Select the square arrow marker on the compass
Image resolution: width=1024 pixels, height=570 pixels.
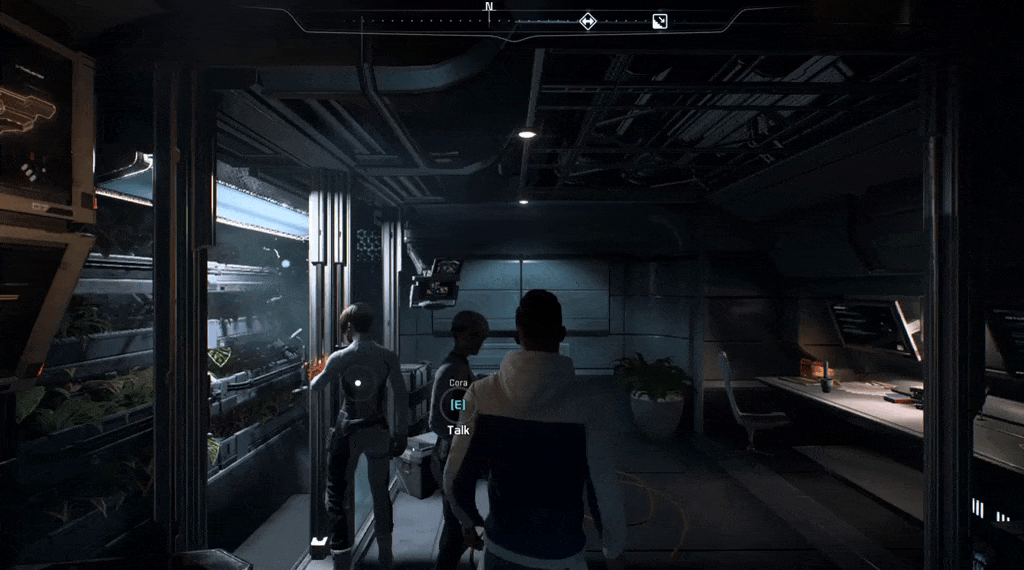pos(659,21)
